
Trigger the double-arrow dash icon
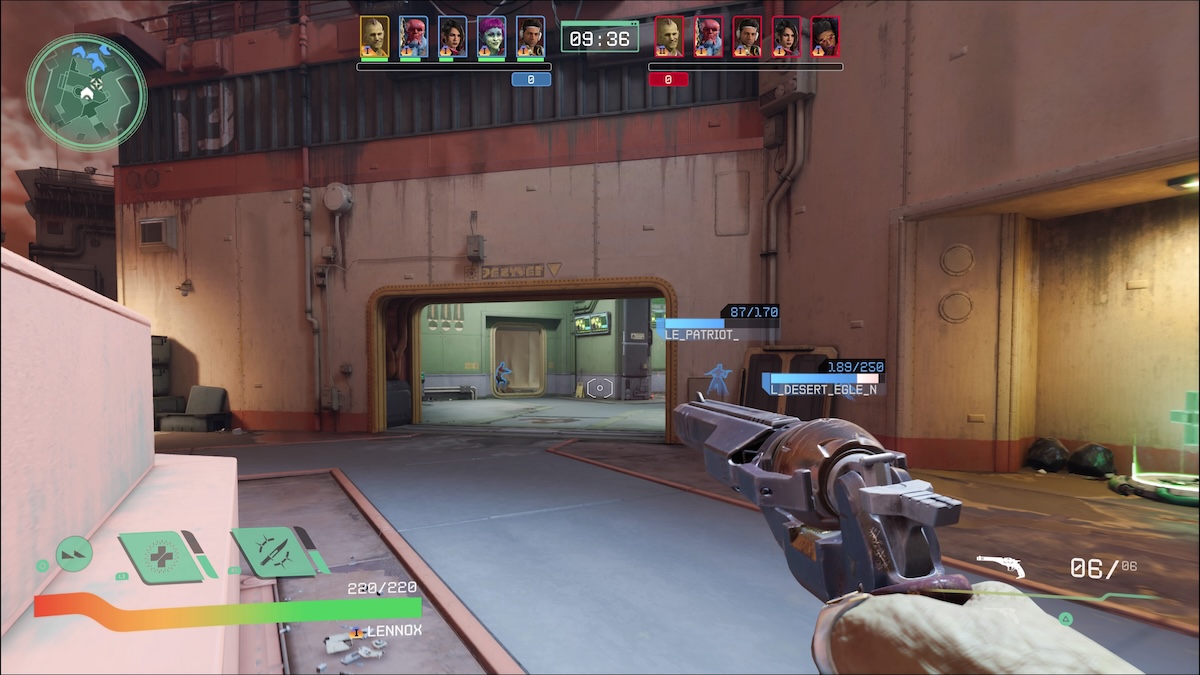pos(74,554)
